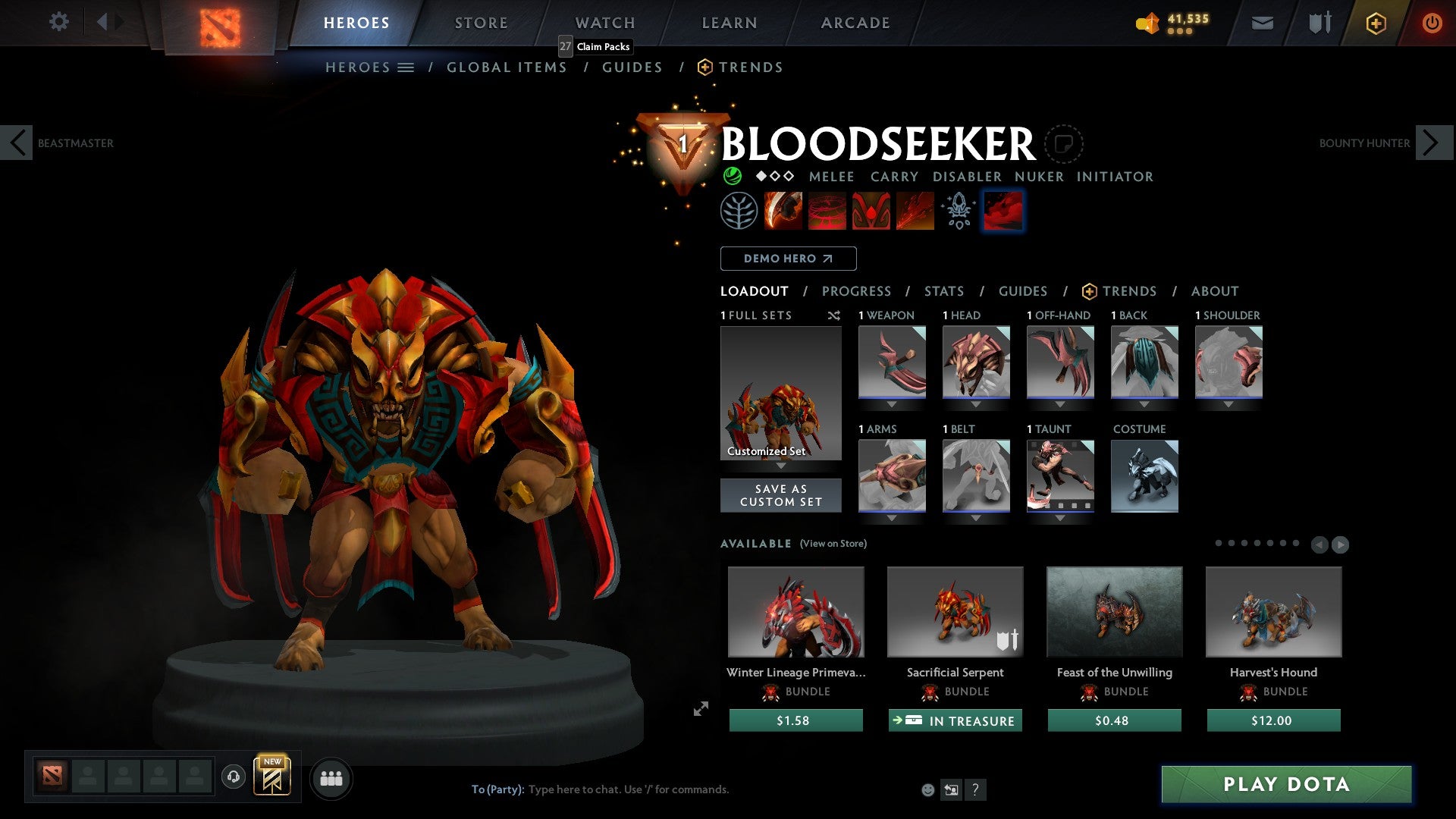Click the SAVE AS CUSTOM SET button
This screenshot has width=1456, height=819.
780,495
